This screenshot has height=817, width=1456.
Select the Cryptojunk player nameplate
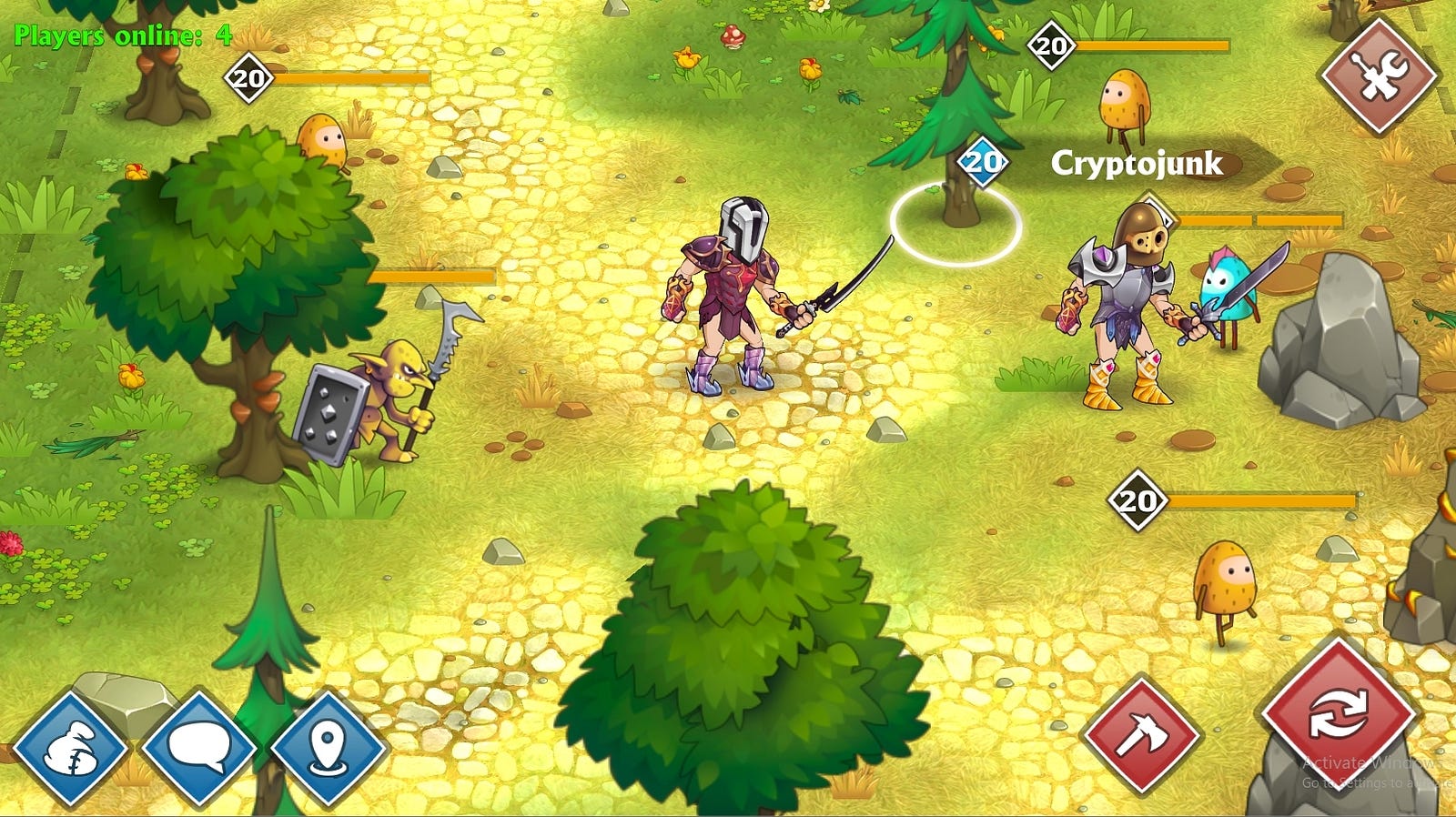[1137, 164]
